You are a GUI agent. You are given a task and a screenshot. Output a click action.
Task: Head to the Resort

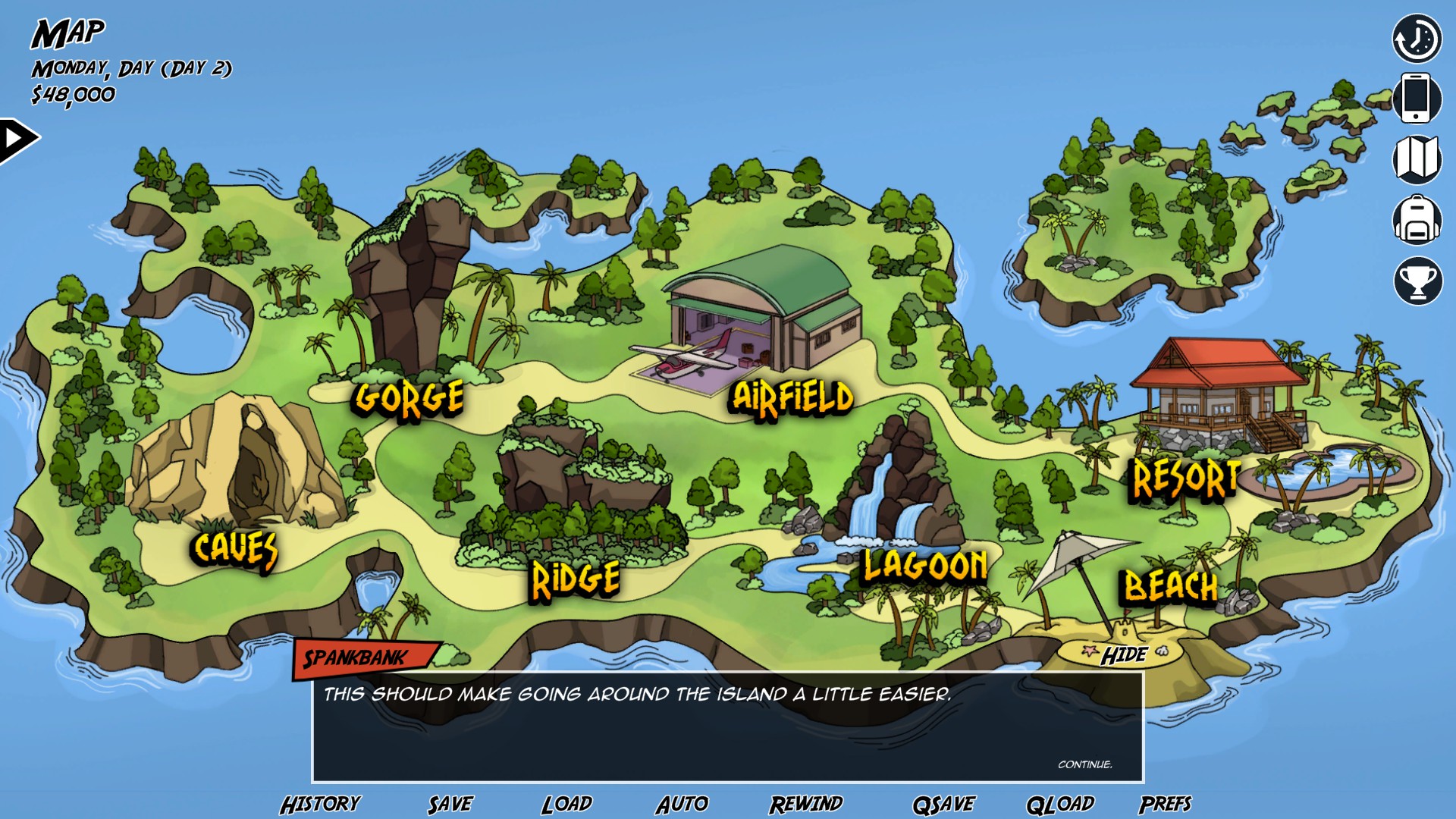point(1186,479)
